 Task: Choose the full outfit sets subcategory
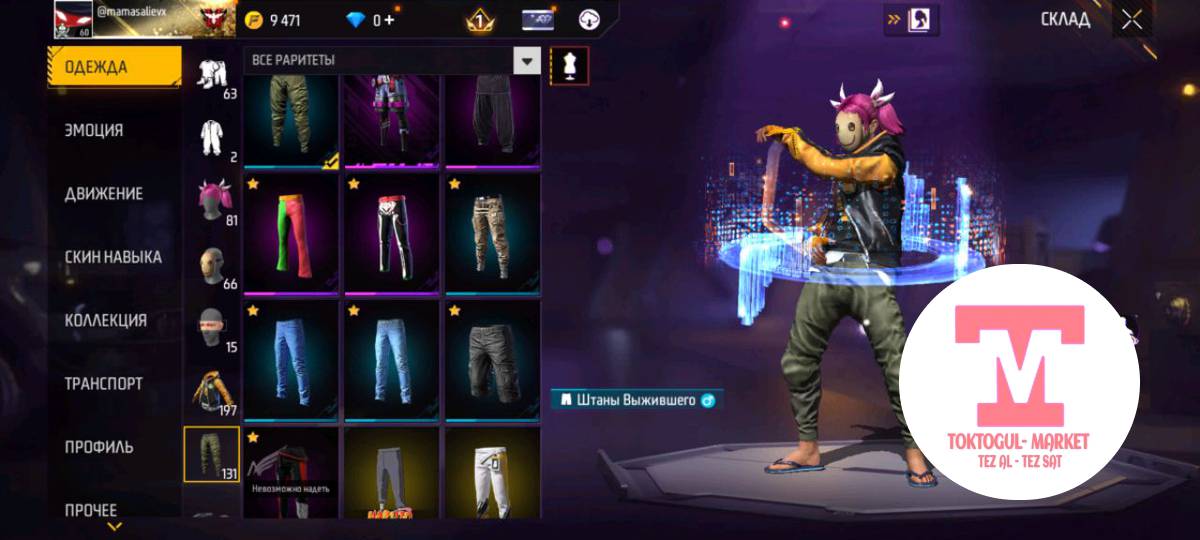(212, 75)
